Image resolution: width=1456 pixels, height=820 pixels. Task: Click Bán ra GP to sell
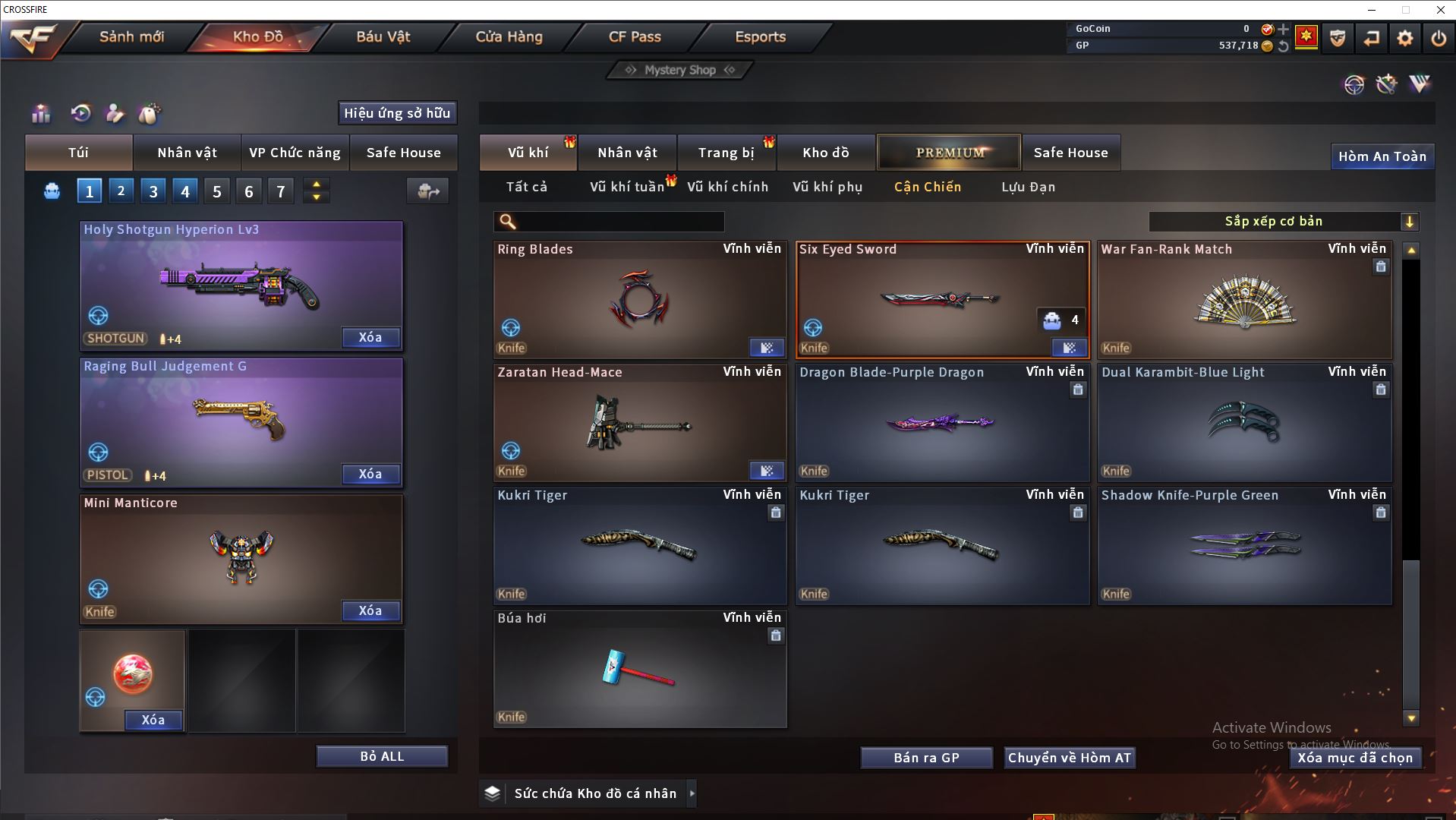(926, 758)
